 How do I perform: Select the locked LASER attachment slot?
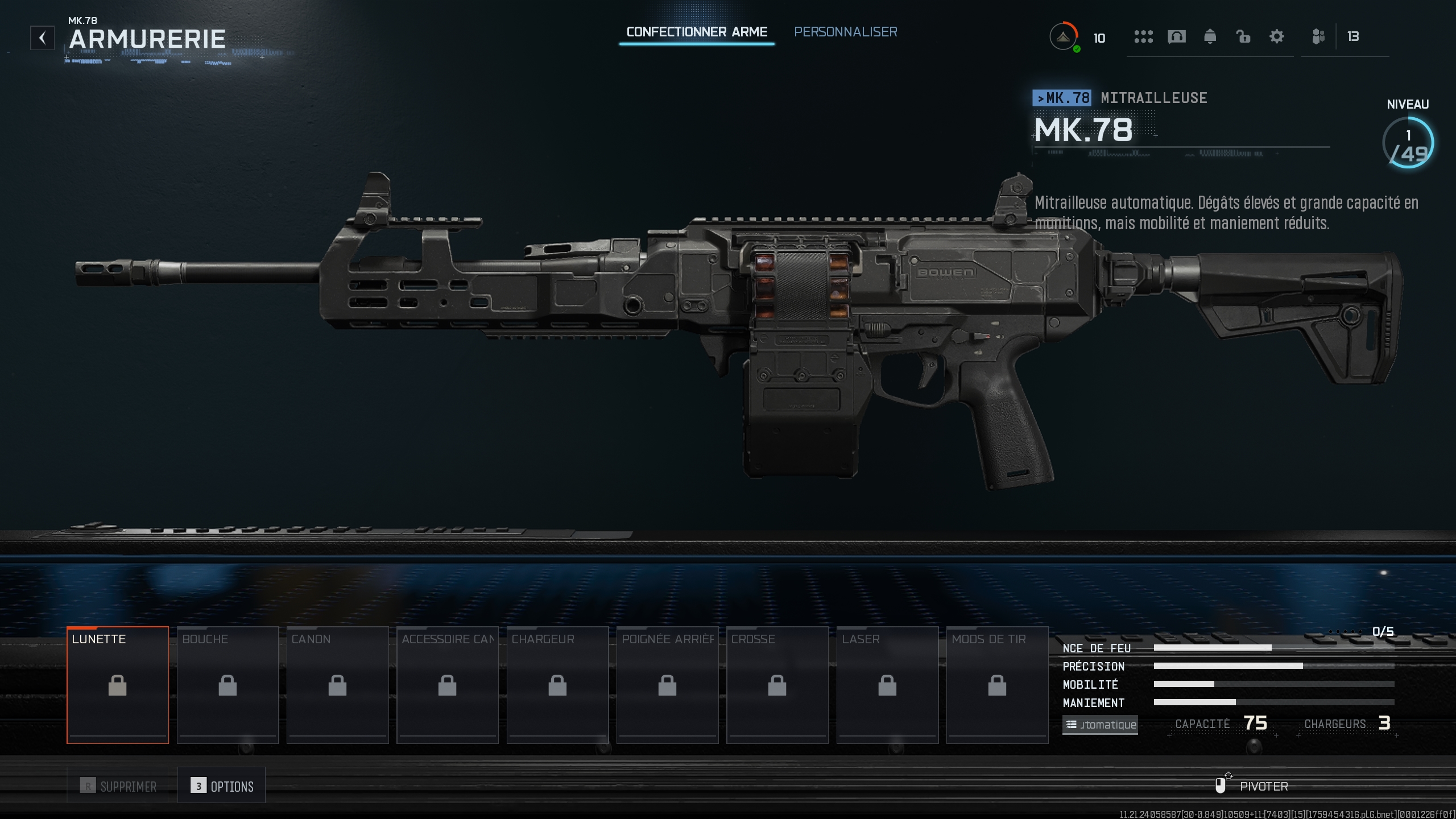point(887,684)
